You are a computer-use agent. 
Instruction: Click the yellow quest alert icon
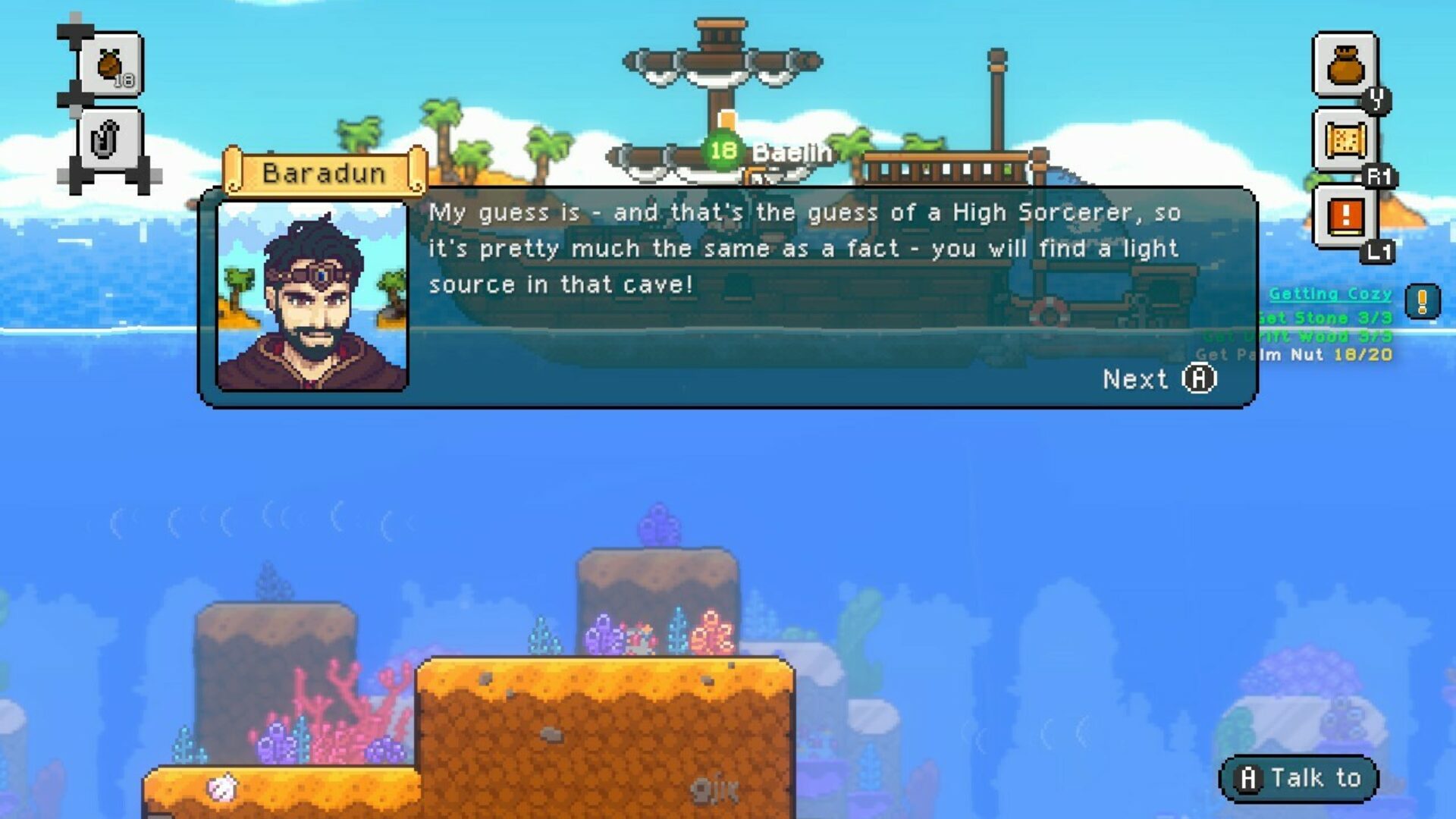click(x=1422, y=301)
